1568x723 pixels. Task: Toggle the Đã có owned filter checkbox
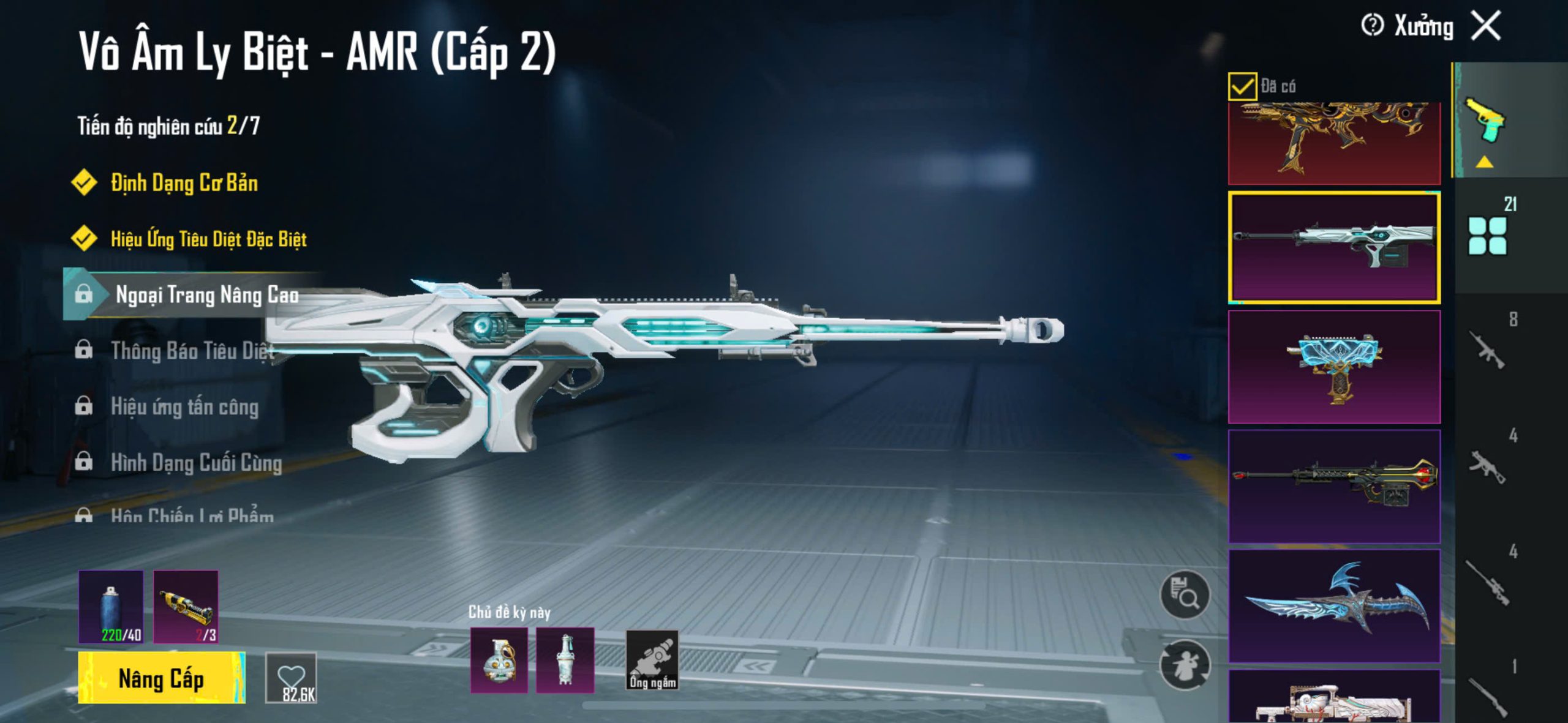click(1242, 86)
